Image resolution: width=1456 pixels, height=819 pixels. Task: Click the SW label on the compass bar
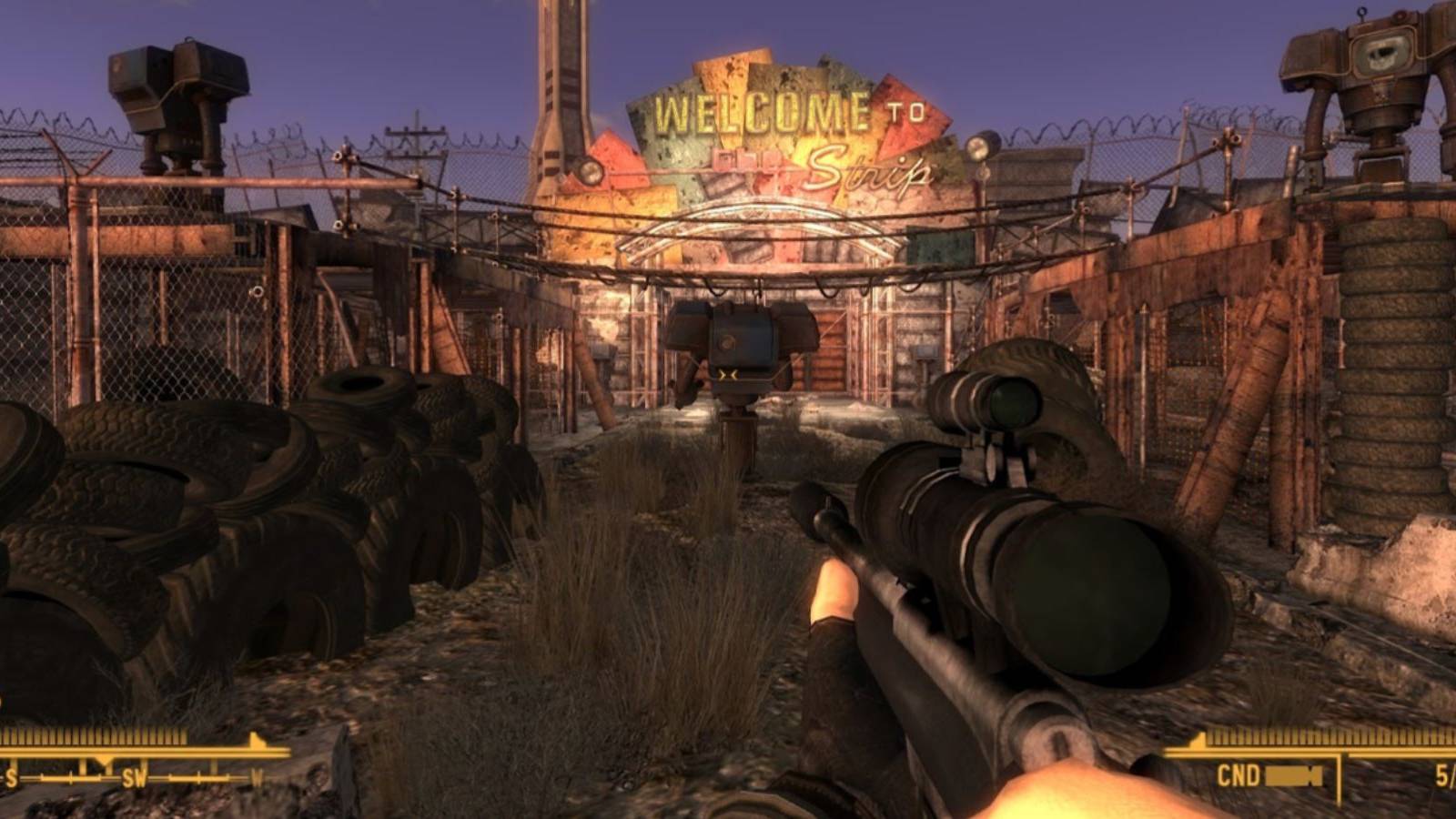[135, 778]
